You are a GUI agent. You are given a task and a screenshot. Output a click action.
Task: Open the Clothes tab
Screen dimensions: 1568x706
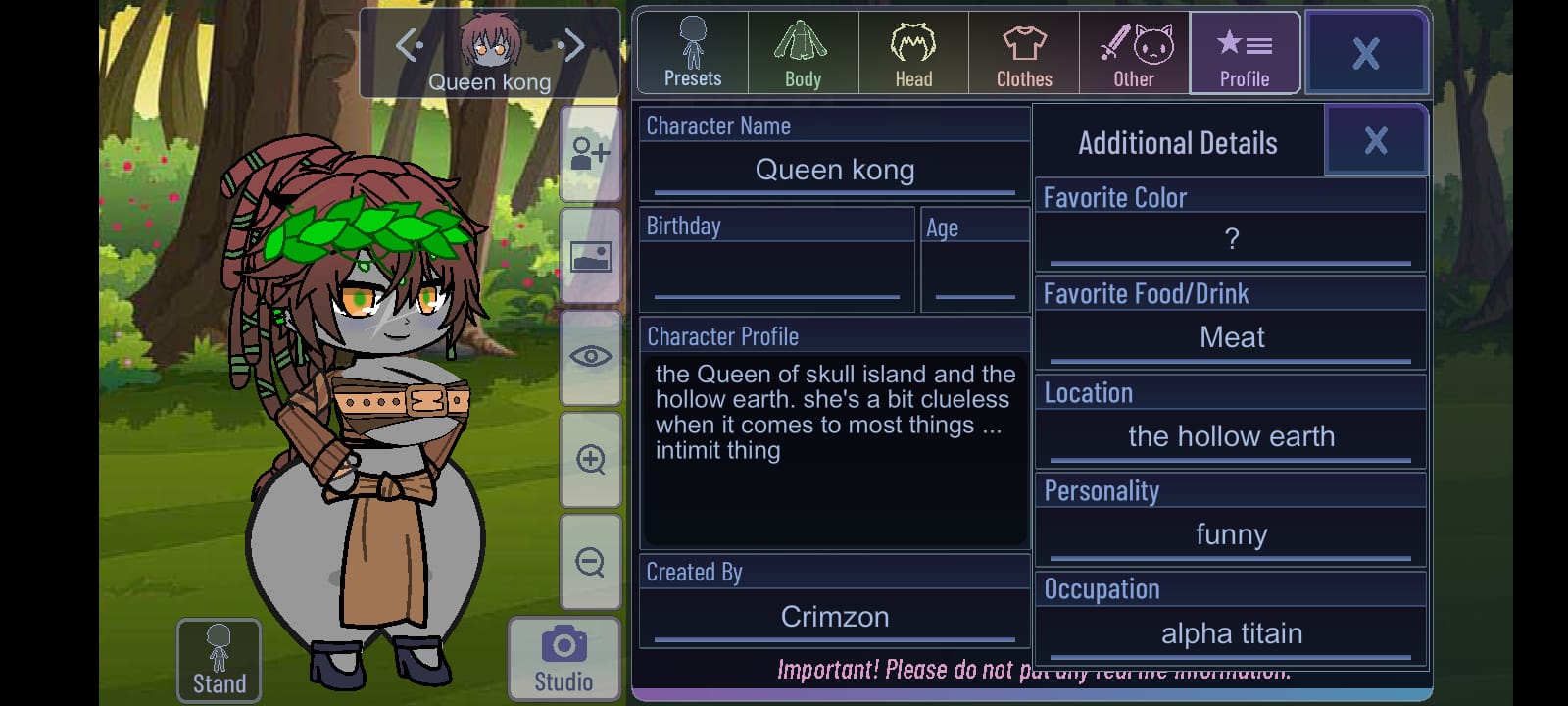coord(1024,53)
